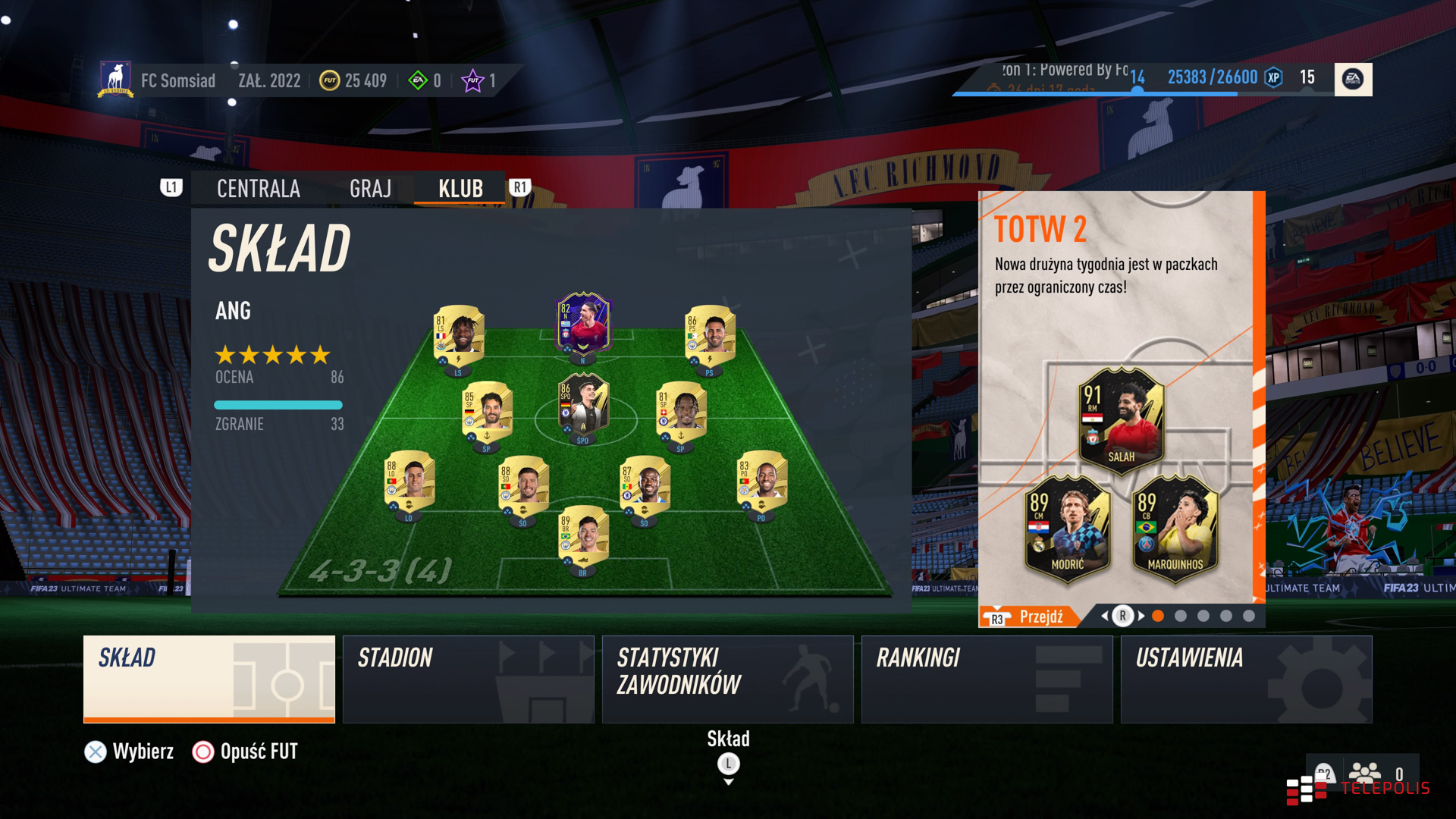Show the second news carousel dot
Image resolution: width=1456 pixels, height=819 pixels.
tap(1181, 617)
